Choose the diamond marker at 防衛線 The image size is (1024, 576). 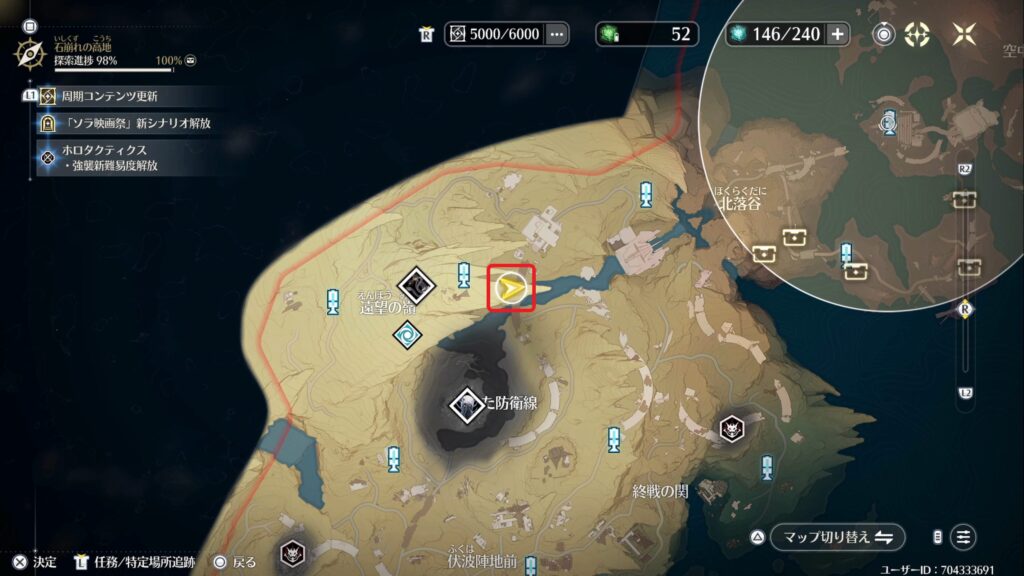coord(467,404)
